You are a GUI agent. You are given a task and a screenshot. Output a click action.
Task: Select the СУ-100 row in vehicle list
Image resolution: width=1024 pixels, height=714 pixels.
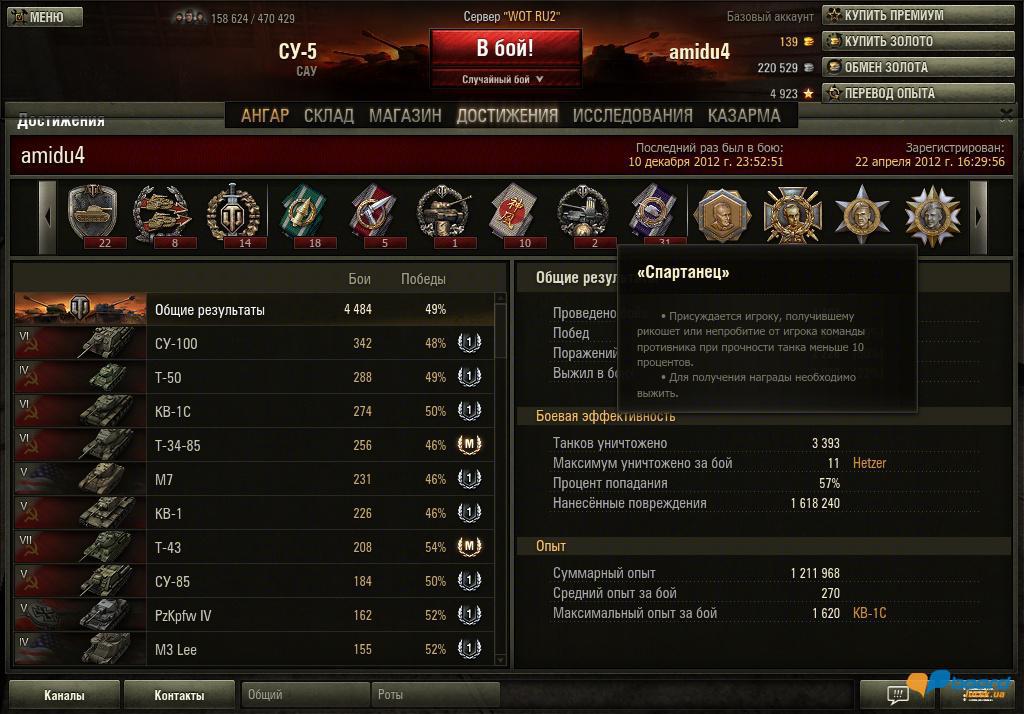pos(254,344)
